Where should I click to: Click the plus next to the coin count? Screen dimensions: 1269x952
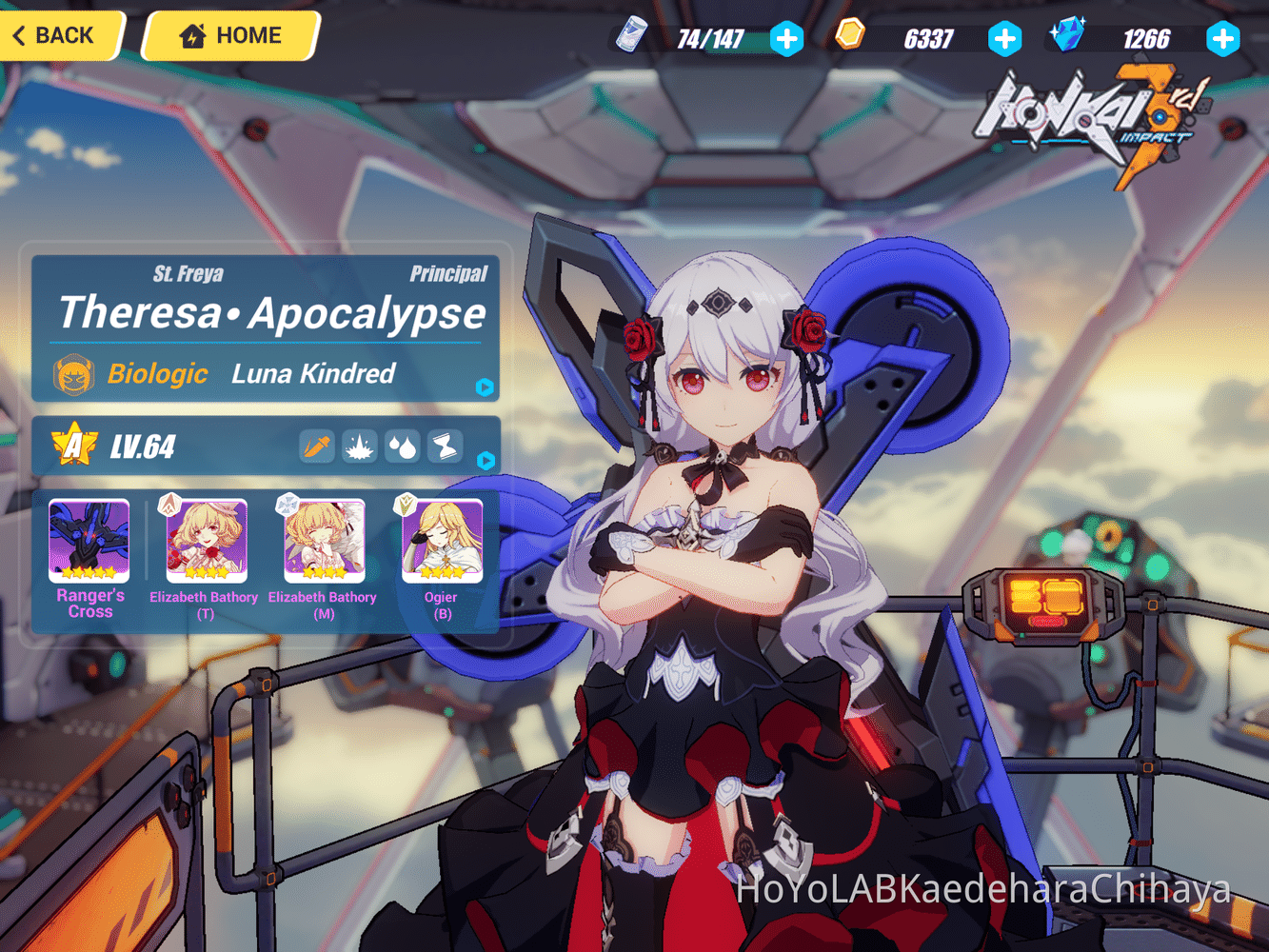[1005, 39]
